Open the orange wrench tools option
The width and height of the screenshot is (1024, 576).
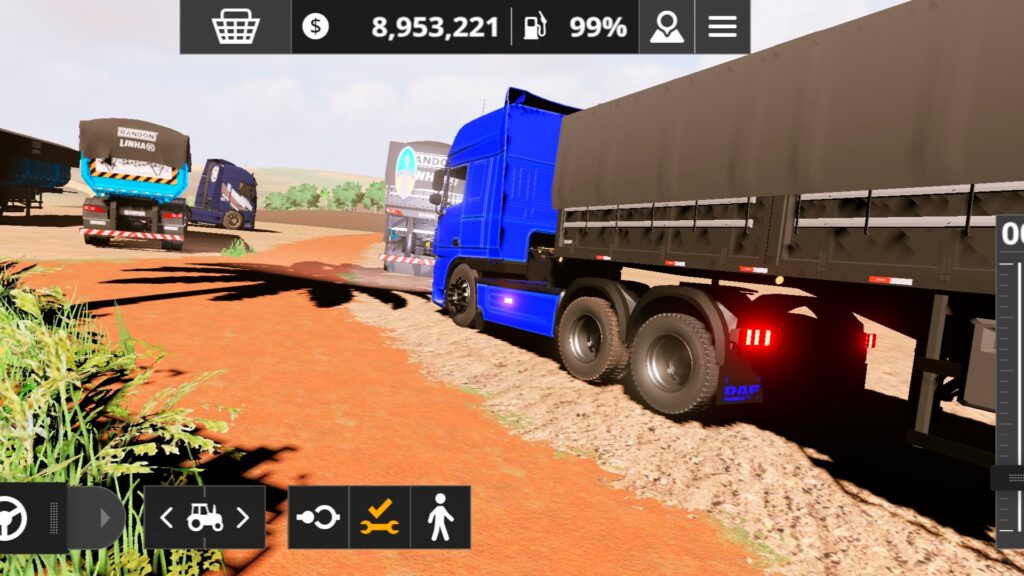(x=380, y=517)
